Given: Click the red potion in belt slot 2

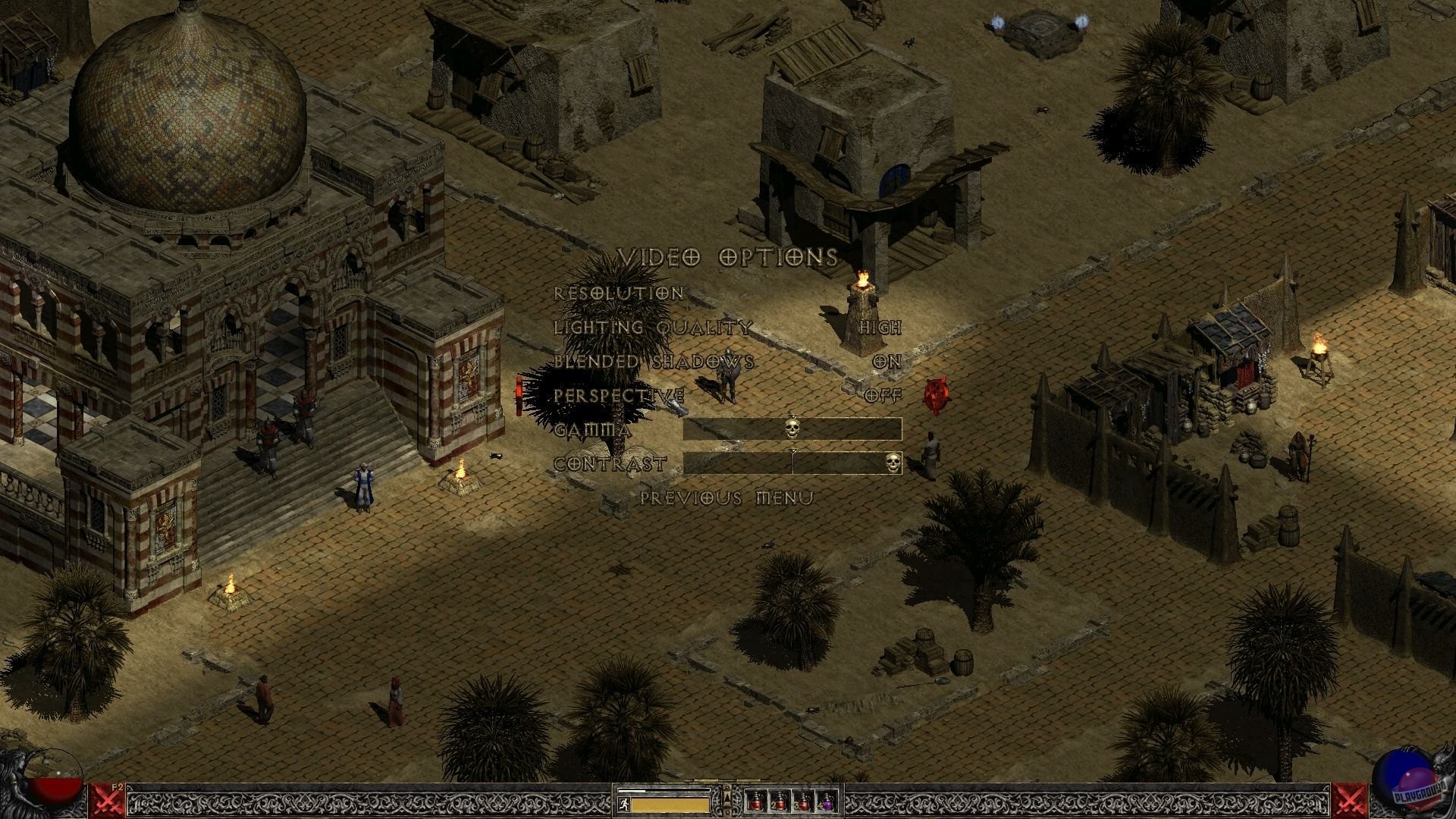Looking at the screenshot, I should click(x=781, y=802).
